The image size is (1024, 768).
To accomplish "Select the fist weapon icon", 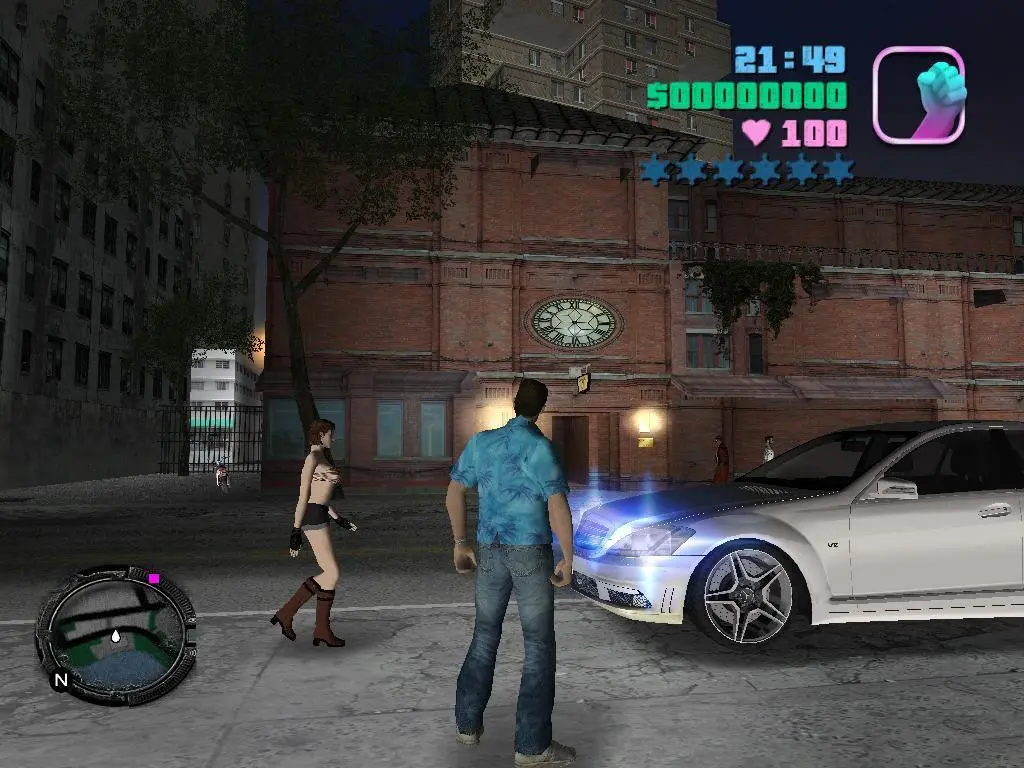I will [x=919, y=95].
